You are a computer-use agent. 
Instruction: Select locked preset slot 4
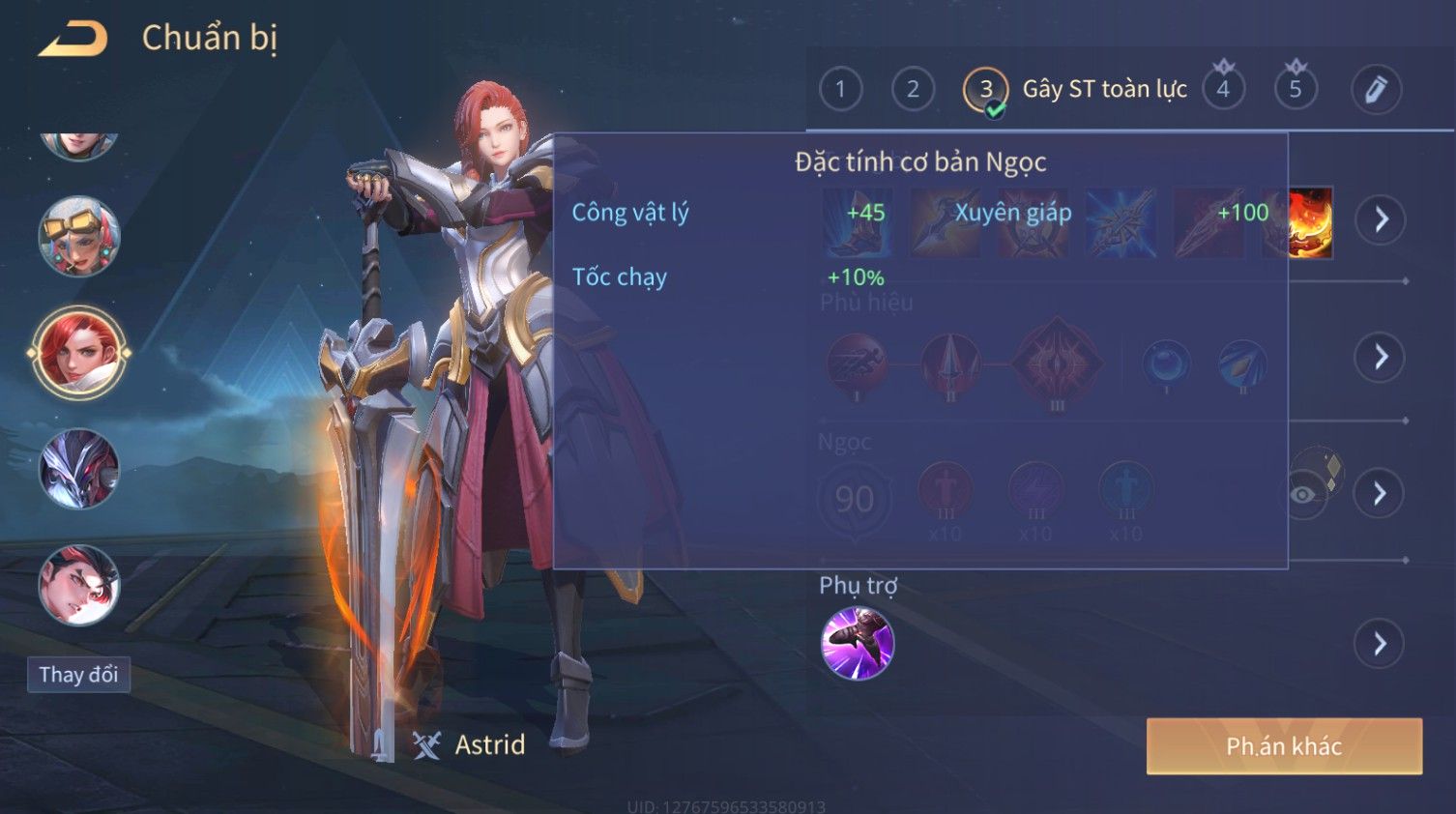[1223, 90]
